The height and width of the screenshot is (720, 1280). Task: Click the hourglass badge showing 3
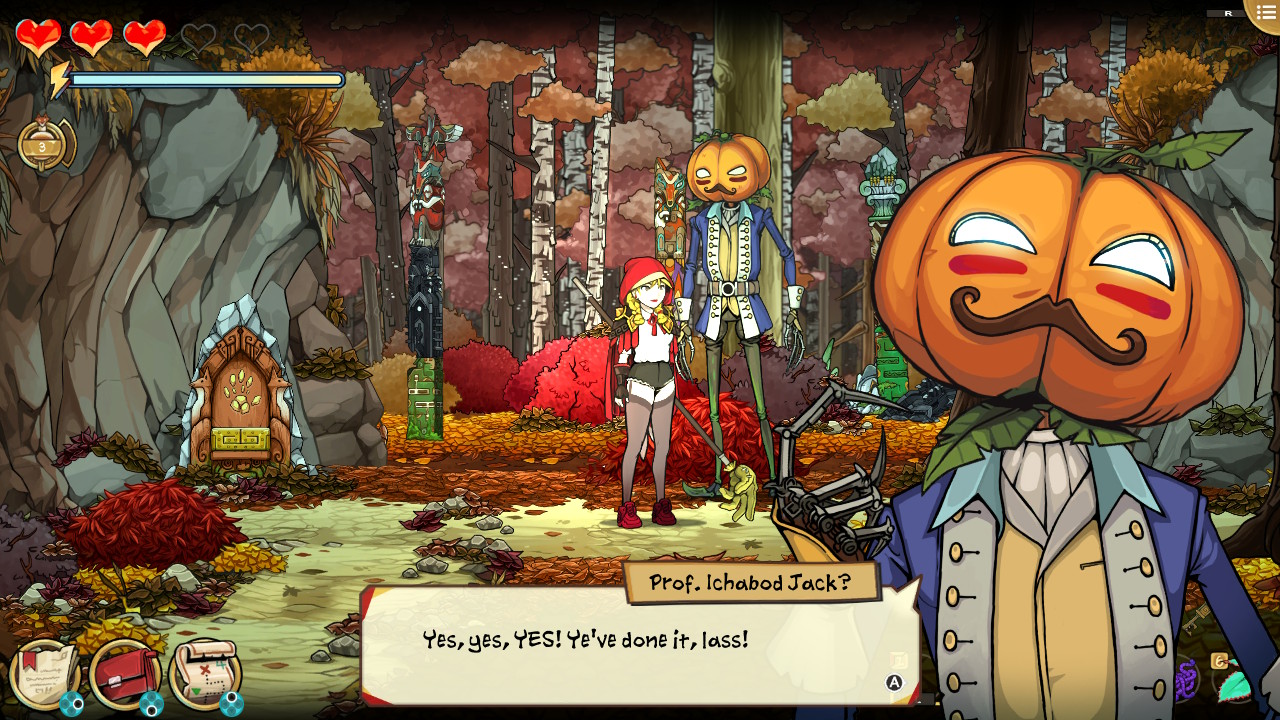click(x=43, y=145)
